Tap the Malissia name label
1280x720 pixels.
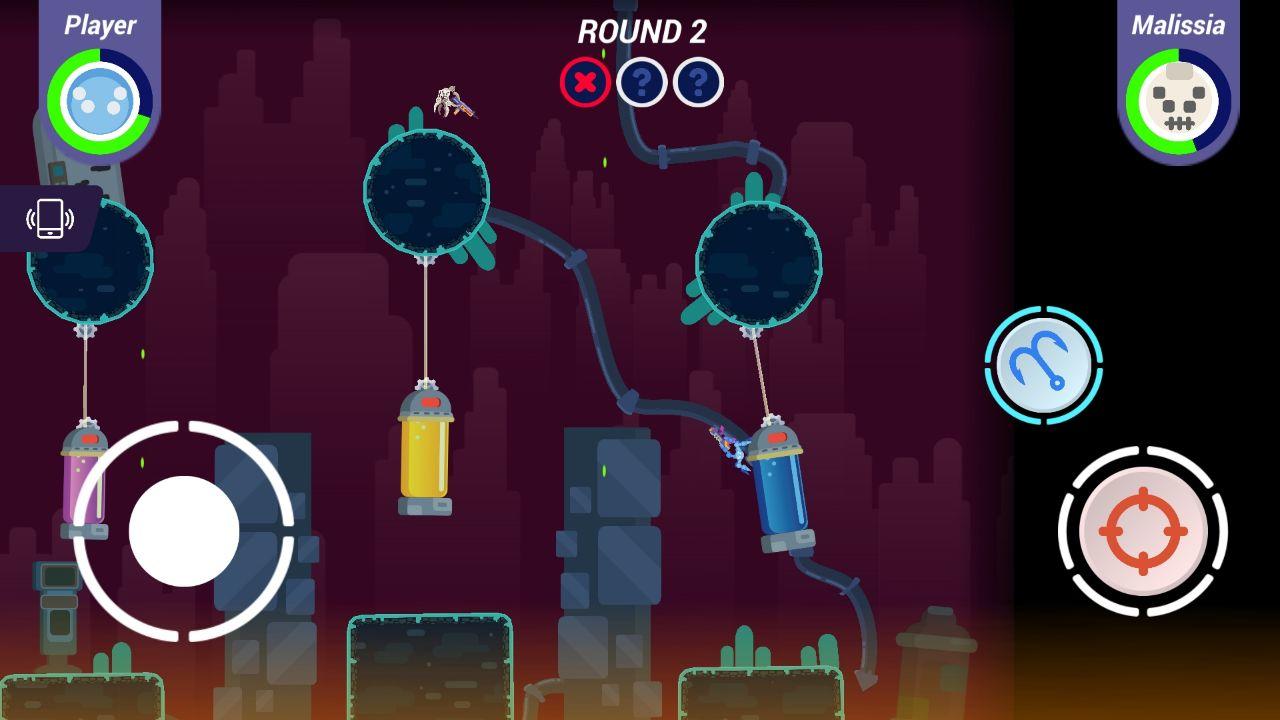coord(1178,25)
